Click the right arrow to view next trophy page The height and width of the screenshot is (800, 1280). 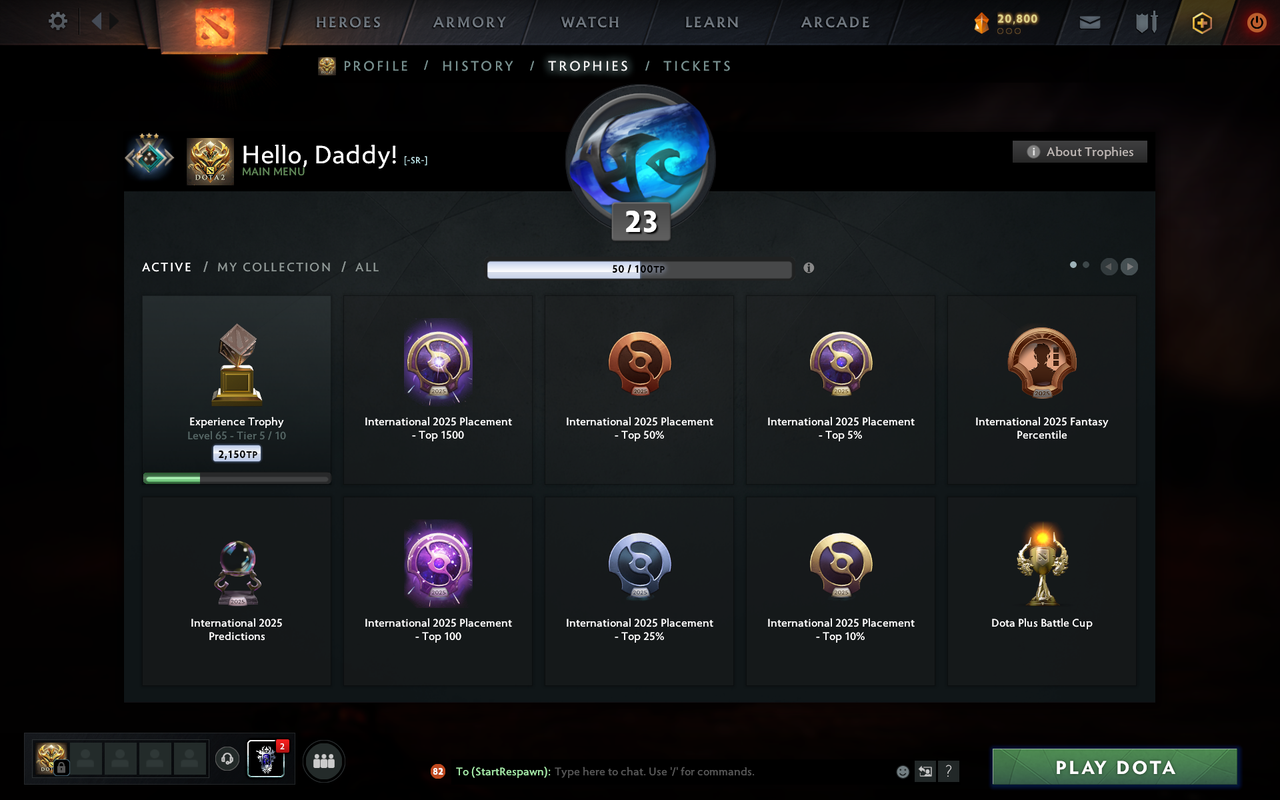[x=1129, y=266]
